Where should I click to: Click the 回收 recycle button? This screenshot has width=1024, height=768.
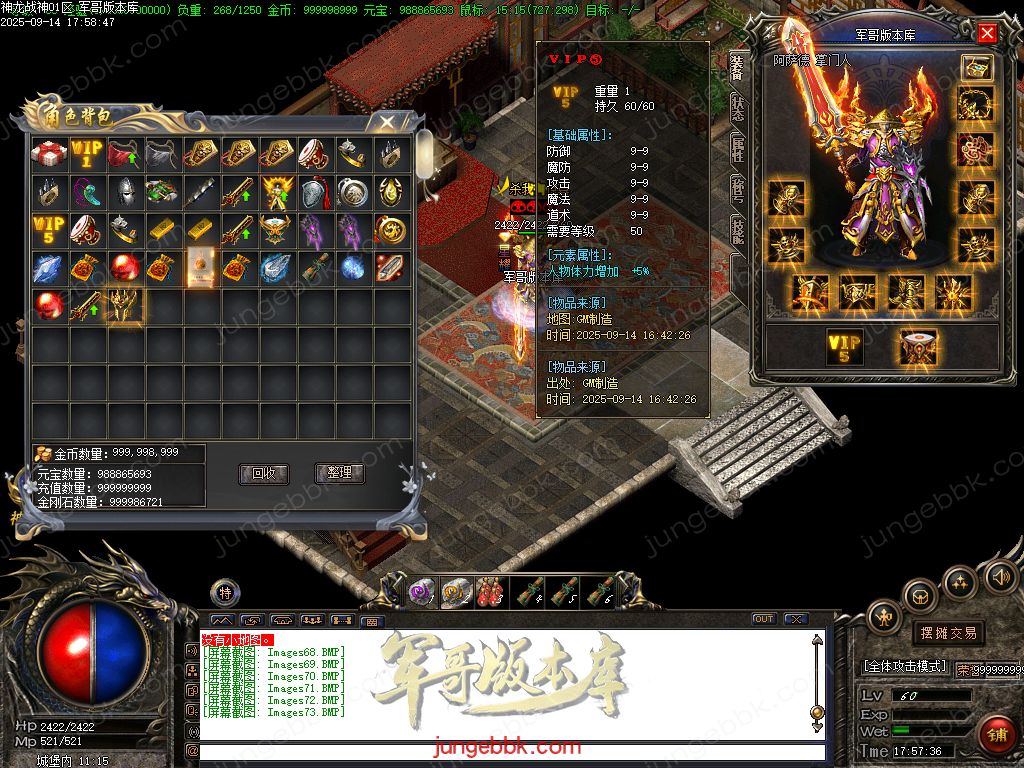263,473
